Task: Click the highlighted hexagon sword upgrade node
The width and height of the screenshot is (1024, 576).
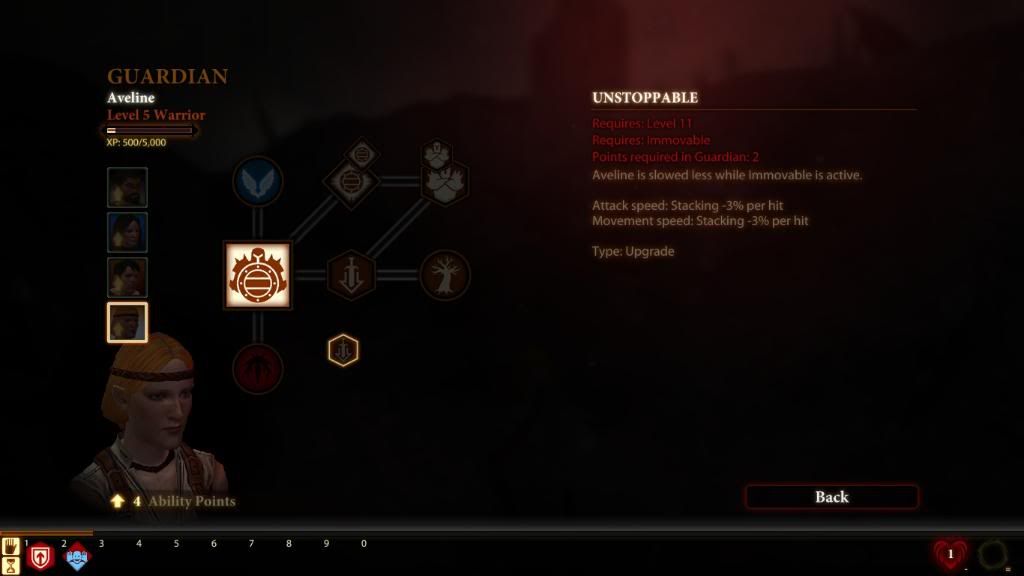Action: coord(343,350)
